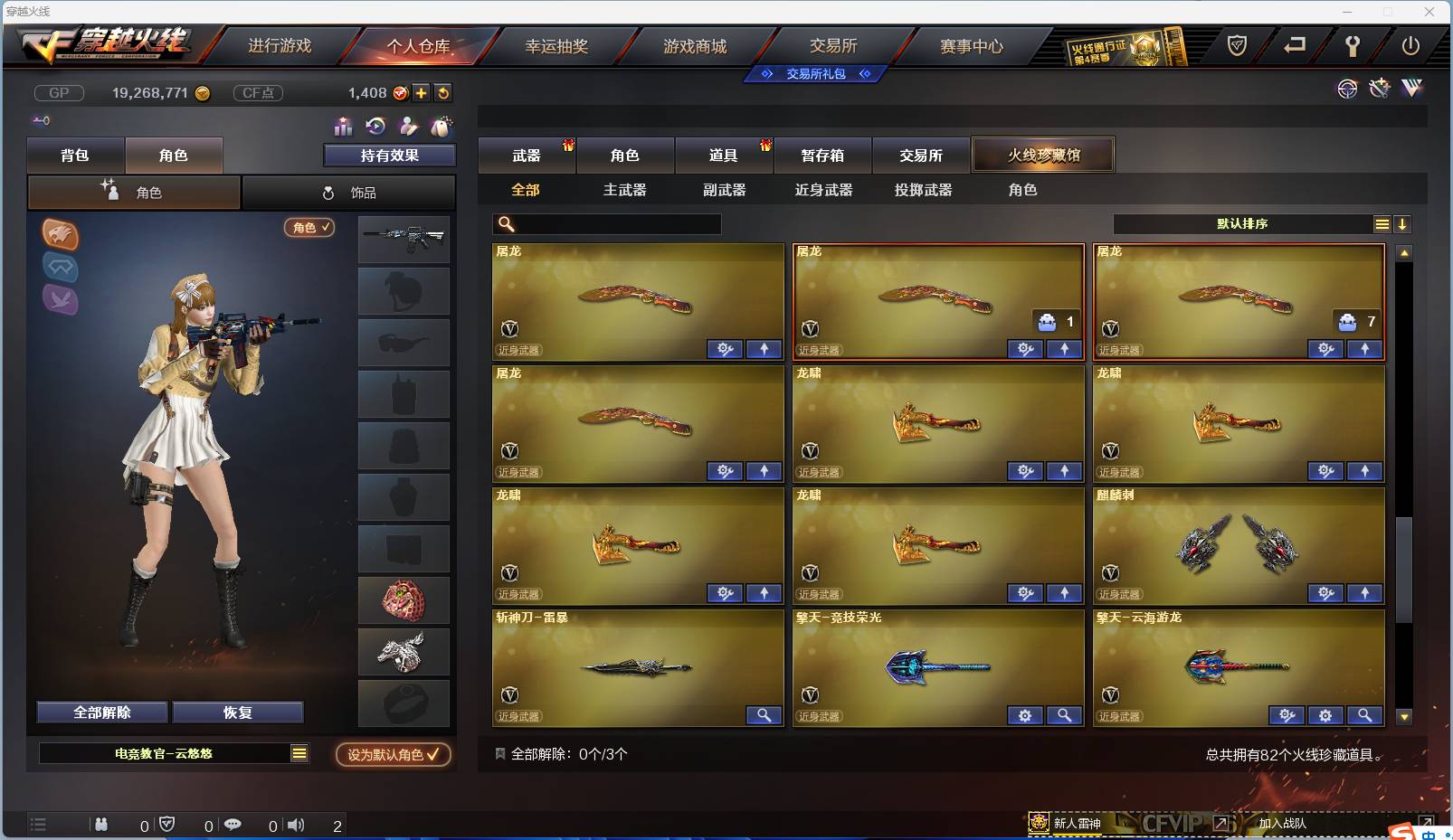Open game settings with the wrench icon
Viewport: 1453px width, 840px height.
click(x=1354, y=48)
